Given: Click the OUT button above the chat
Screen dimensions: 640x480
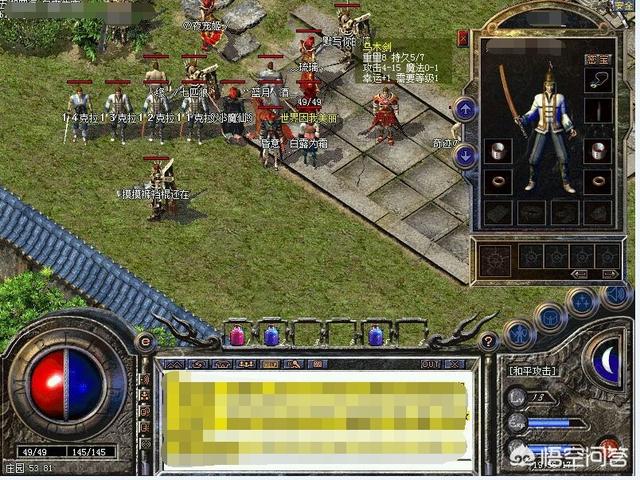Looking at the screenshot, I should [430, 363].
